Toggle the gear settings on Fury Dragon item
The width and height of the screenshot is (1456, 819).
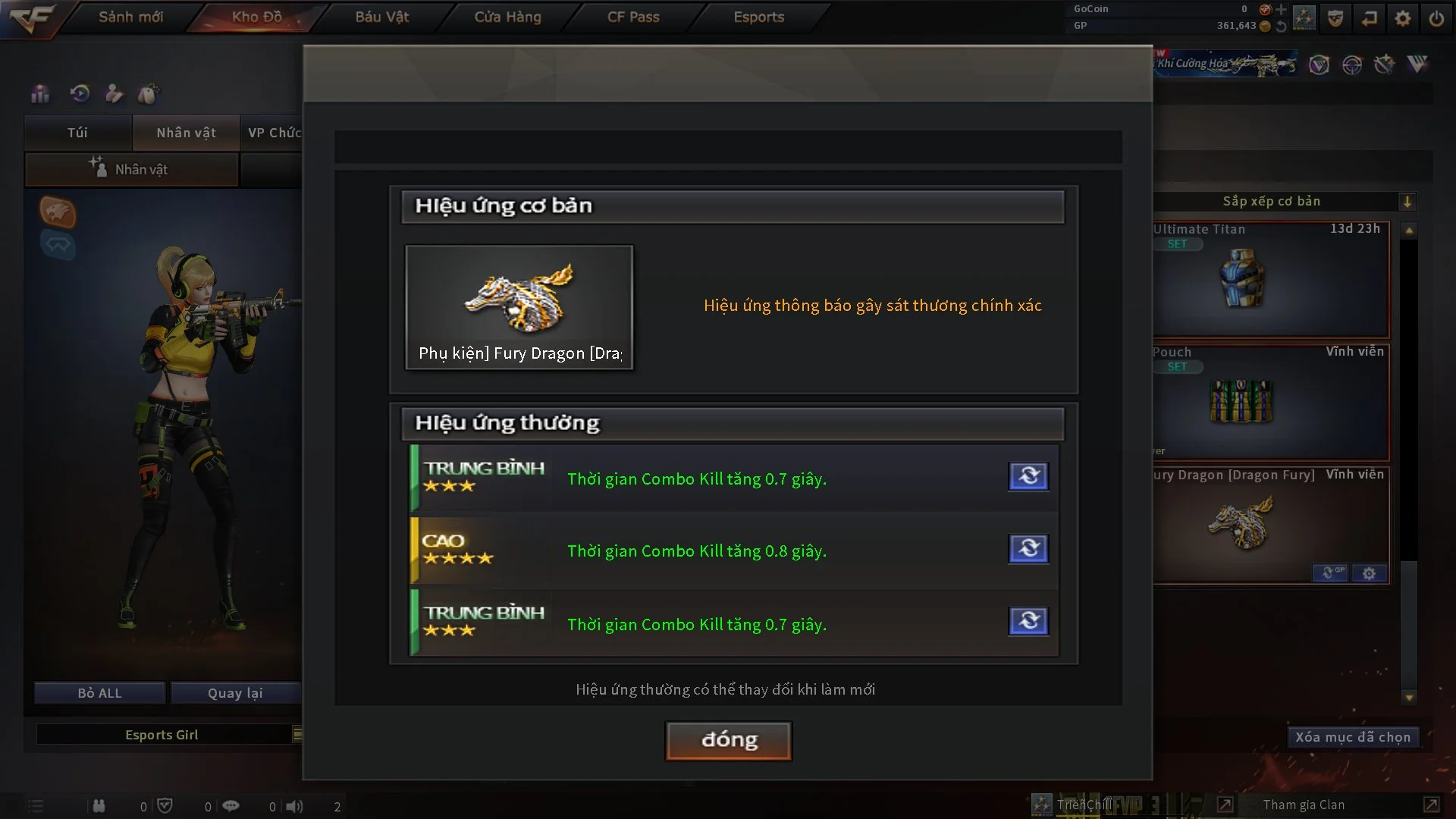coord(1370,574)
